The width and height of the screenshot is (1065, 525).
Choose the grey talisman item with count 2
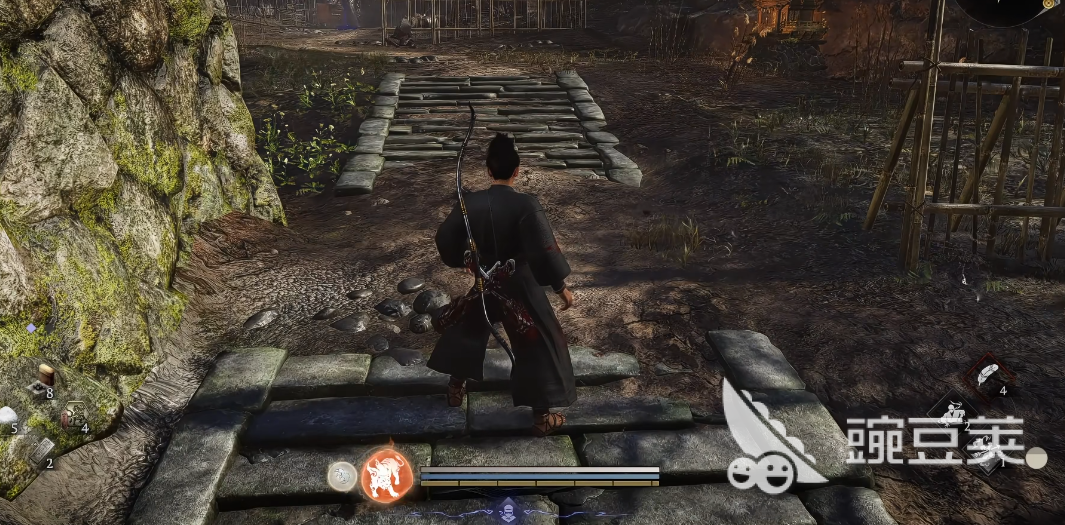click(x=40, y=451)
